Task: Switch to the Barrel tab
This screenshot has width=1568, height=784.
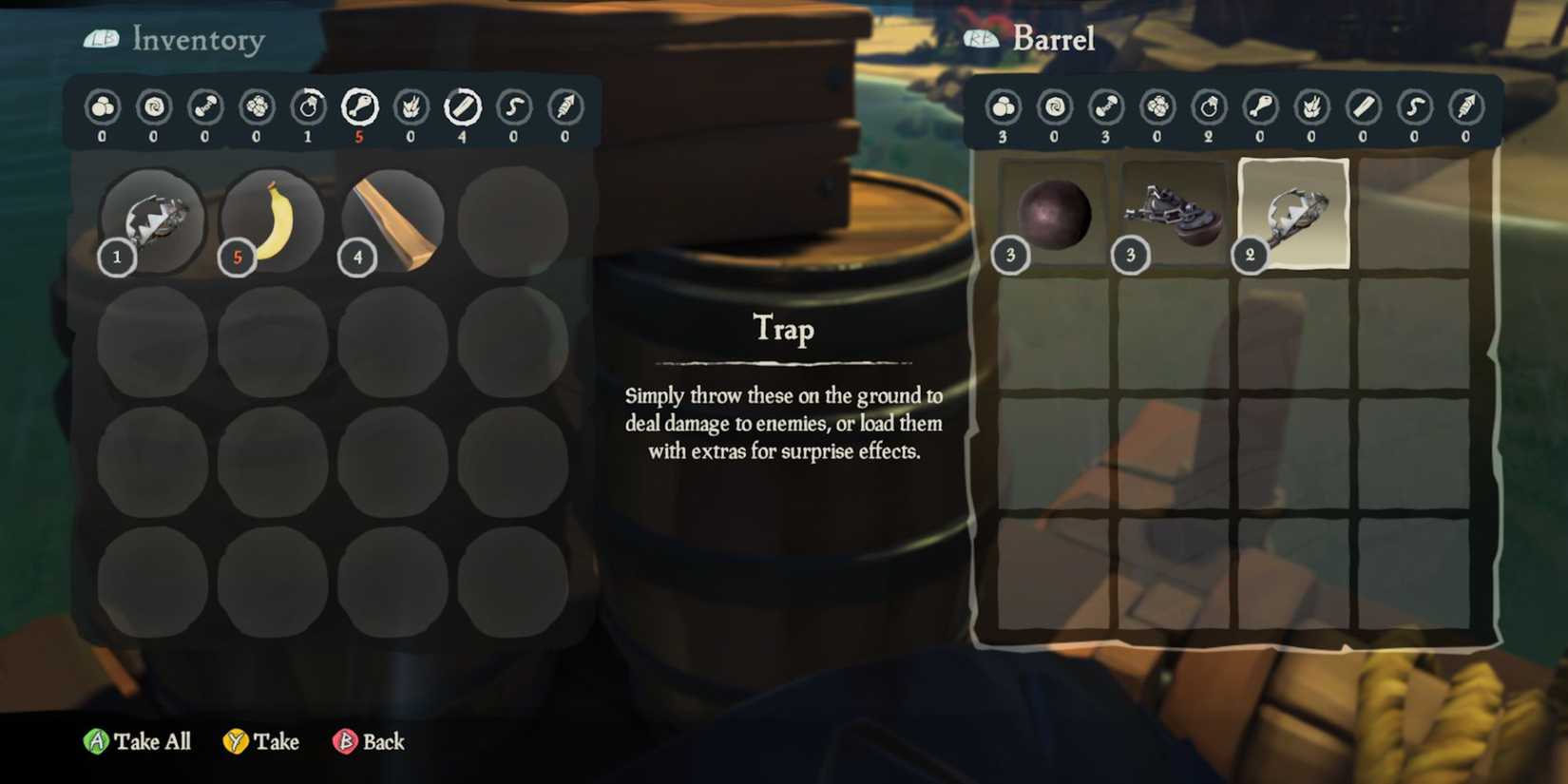Action: click(x=1053, y=39)
